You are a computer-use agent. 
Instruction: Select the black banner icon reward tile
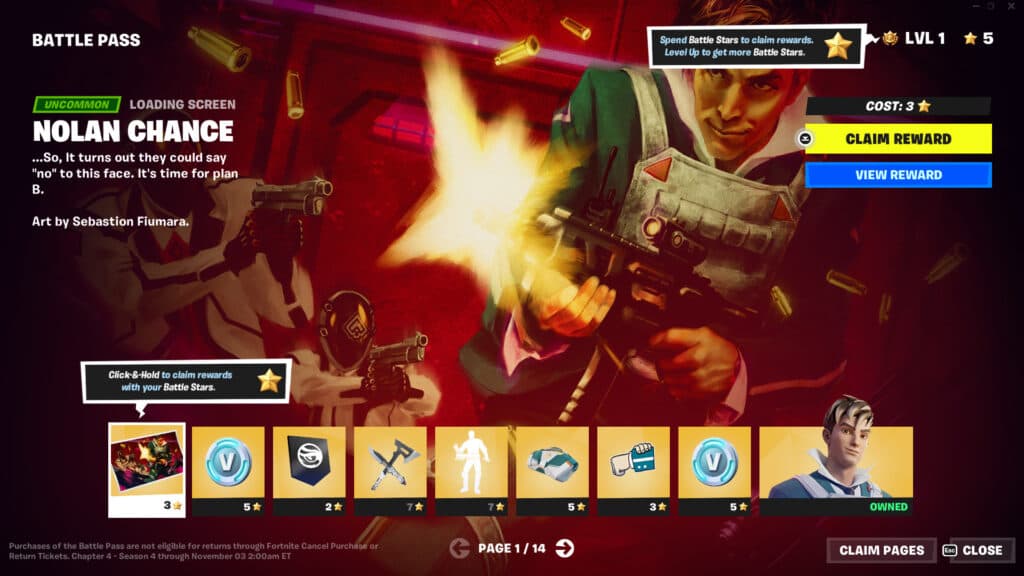309,462
